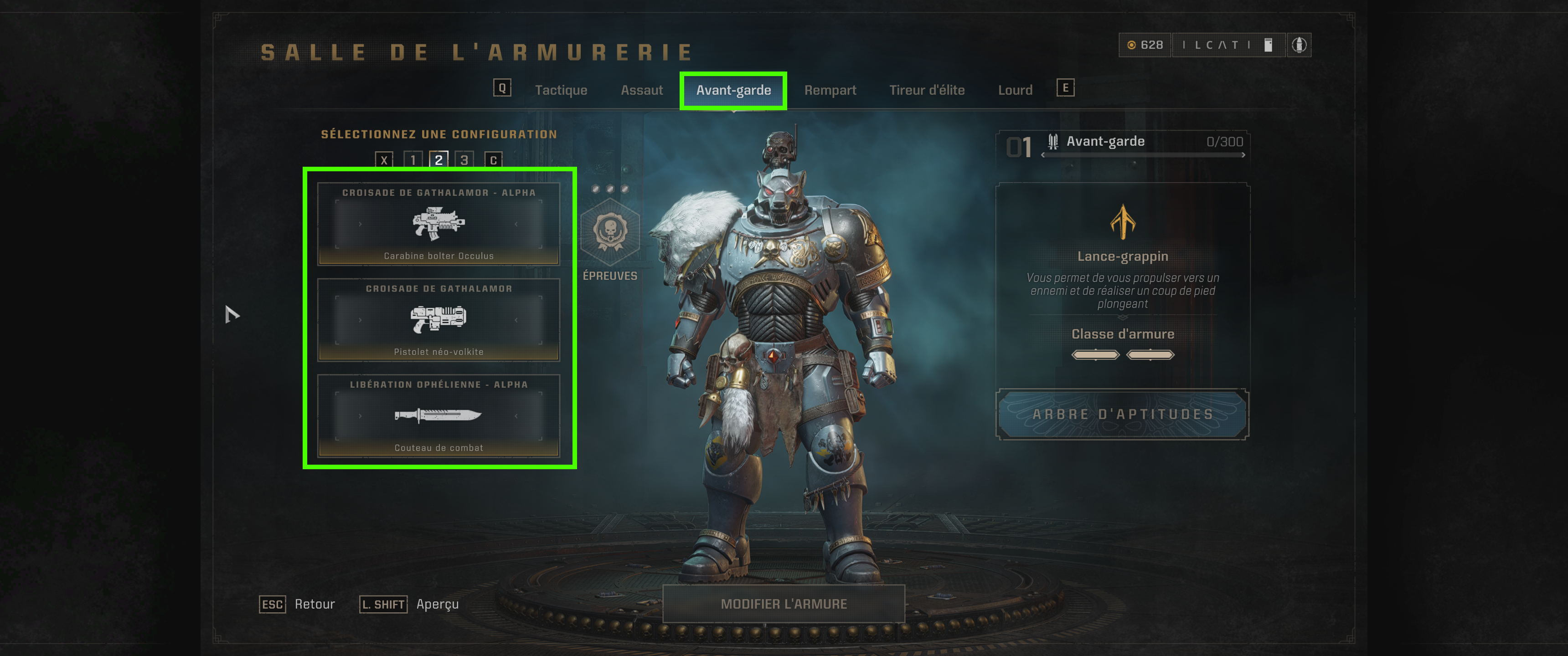This screenshot has width=1568, height=656.
Task: Select configuration 3
Action: 464,160
